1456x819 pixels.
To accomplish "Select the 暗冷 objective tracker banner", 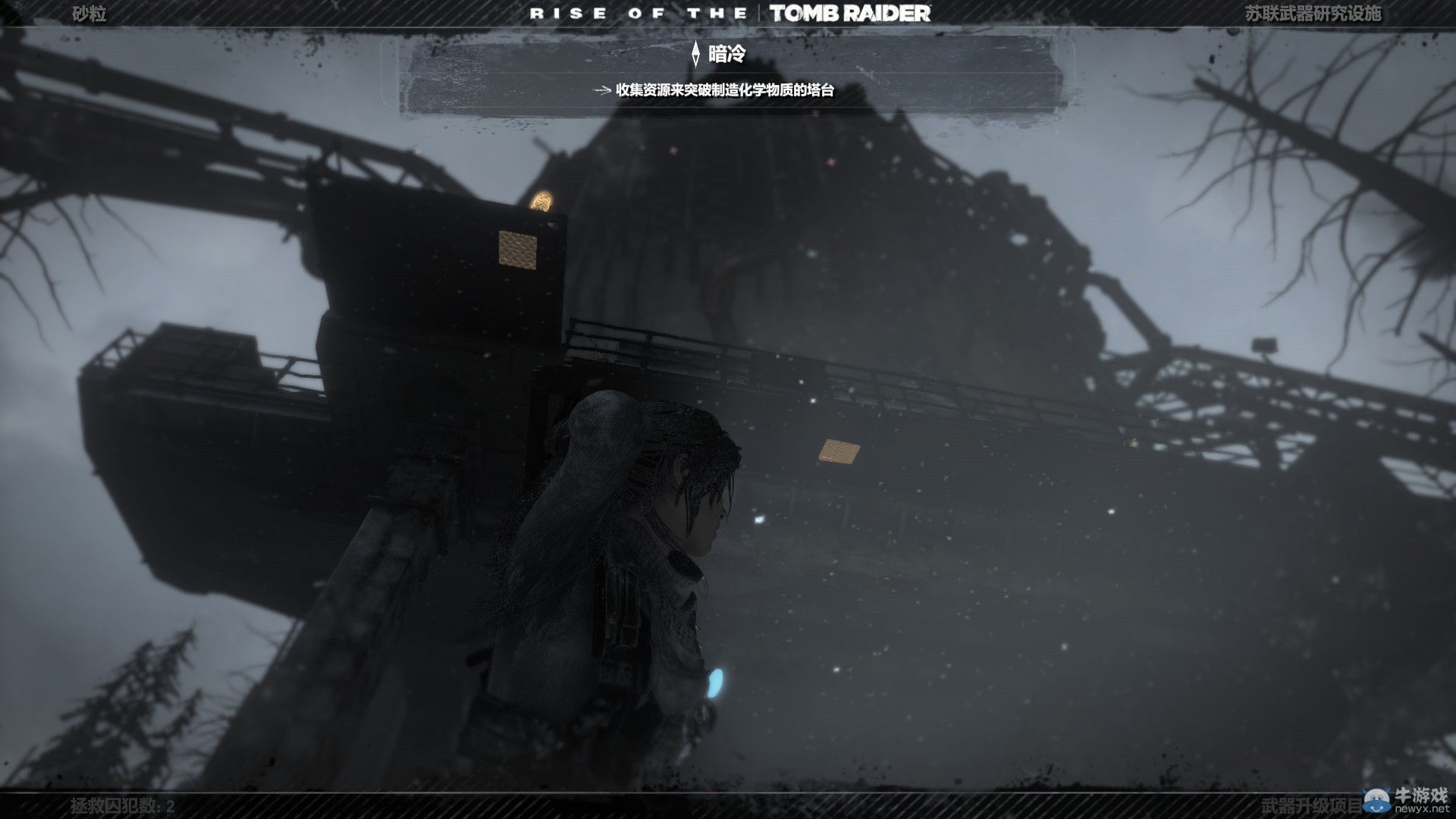I will (726, 54).
